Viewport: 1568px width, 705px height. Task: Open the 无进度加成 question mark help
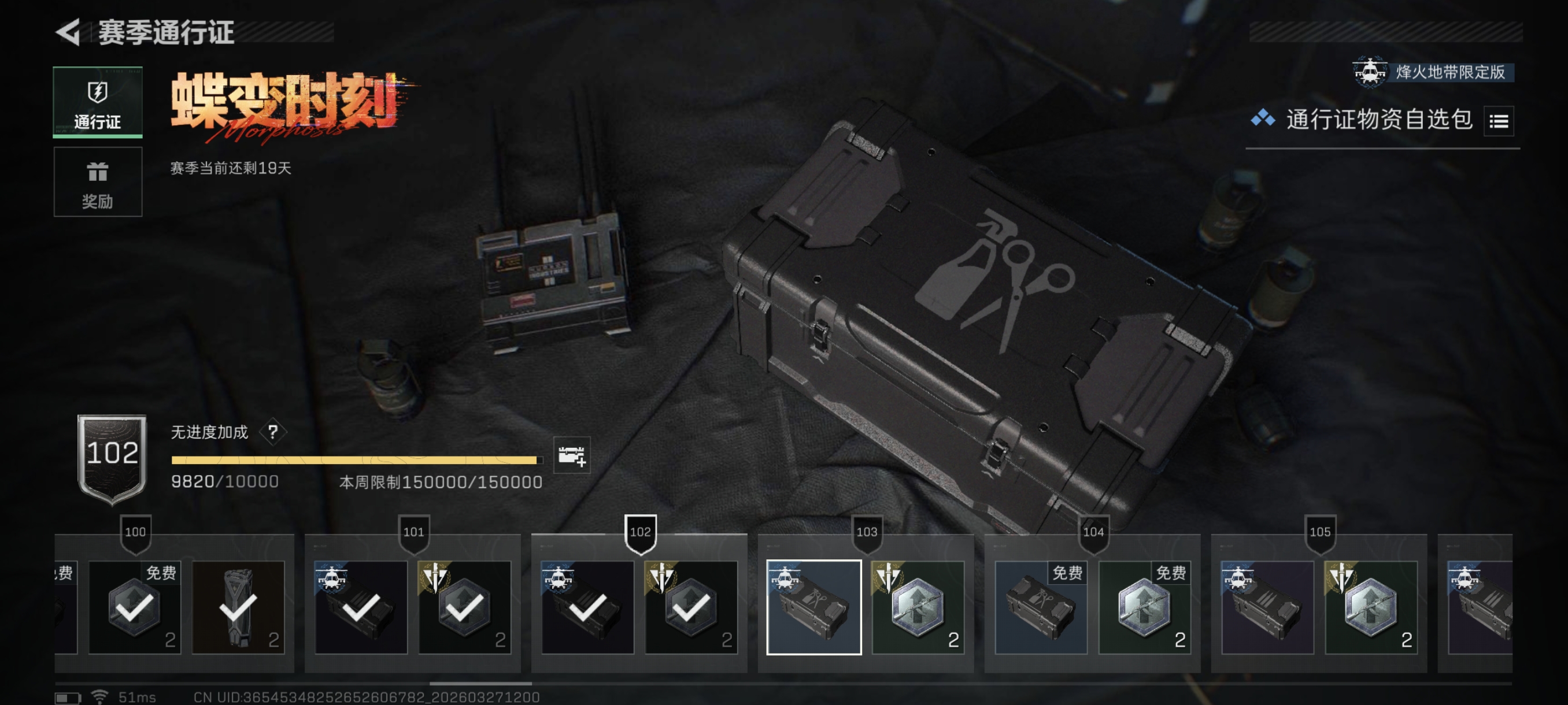coord(273,432)
